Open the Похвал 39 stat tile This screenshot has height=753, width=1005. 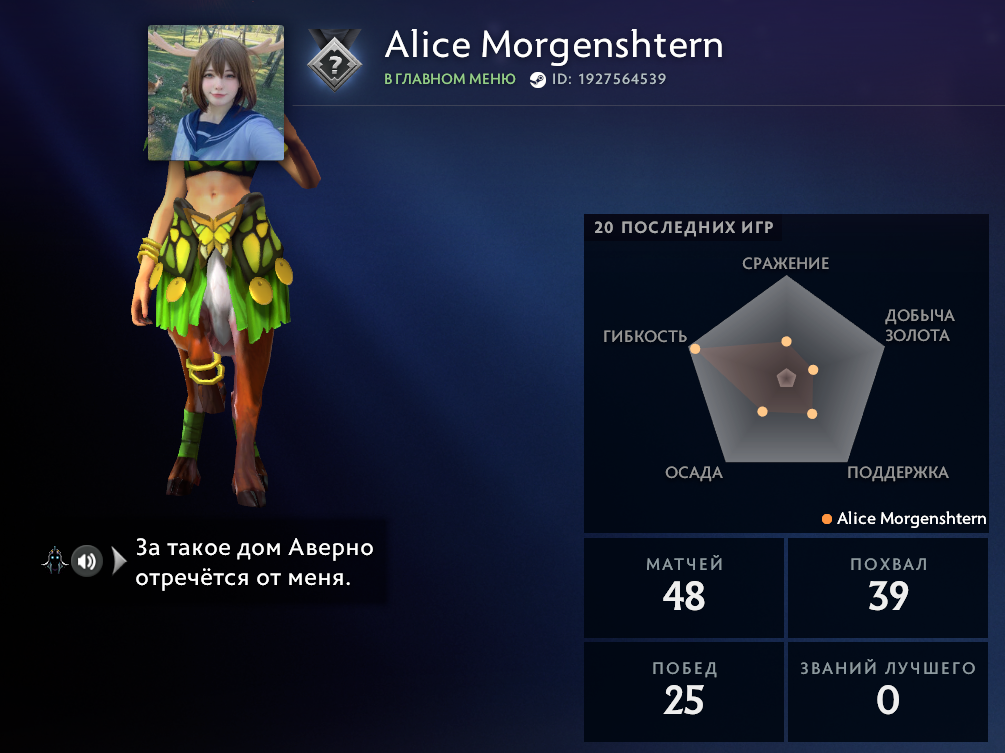pos(888,587)
